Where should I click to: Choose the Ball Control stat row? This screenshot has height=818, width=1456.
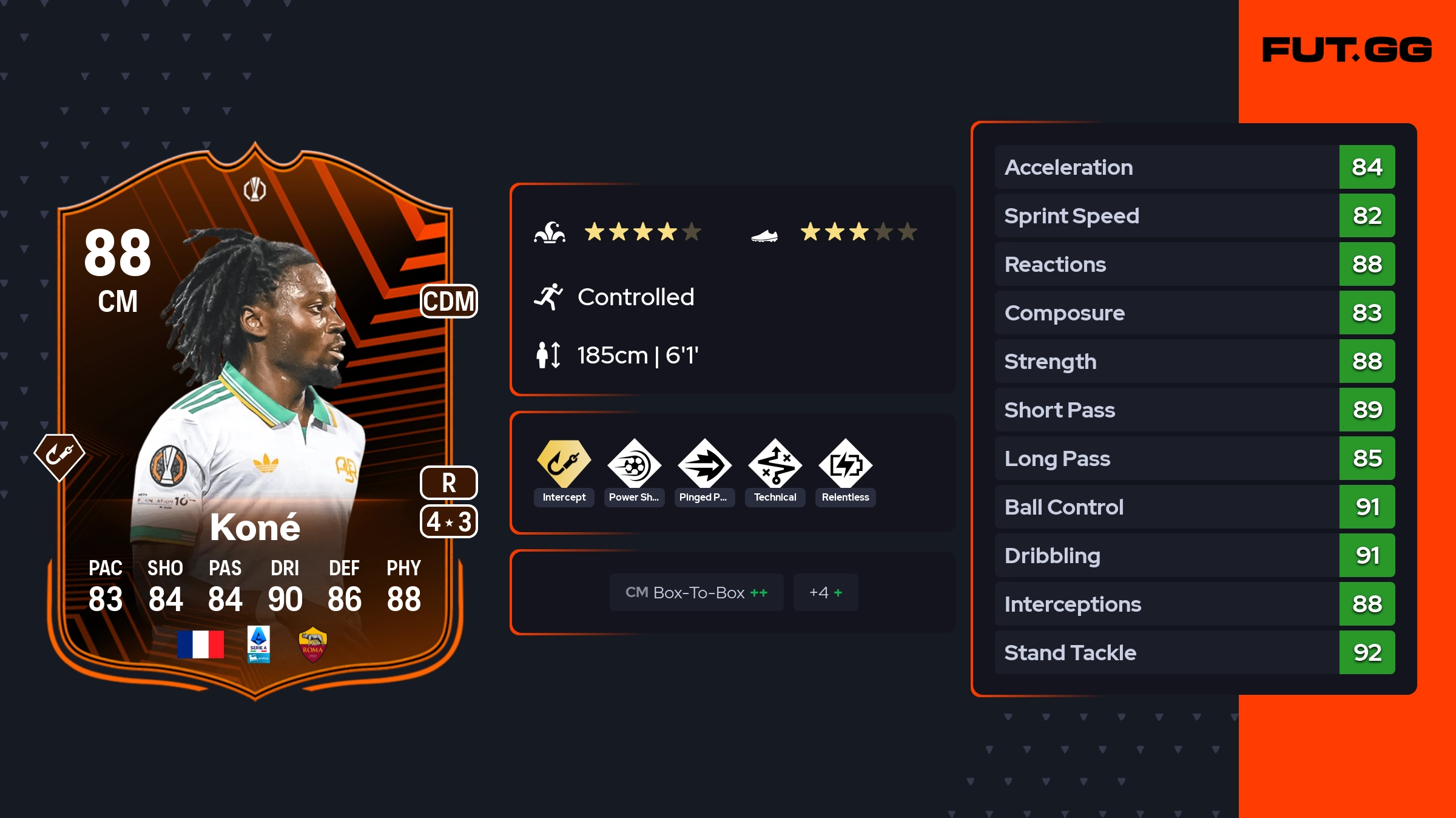point(1194,507)
